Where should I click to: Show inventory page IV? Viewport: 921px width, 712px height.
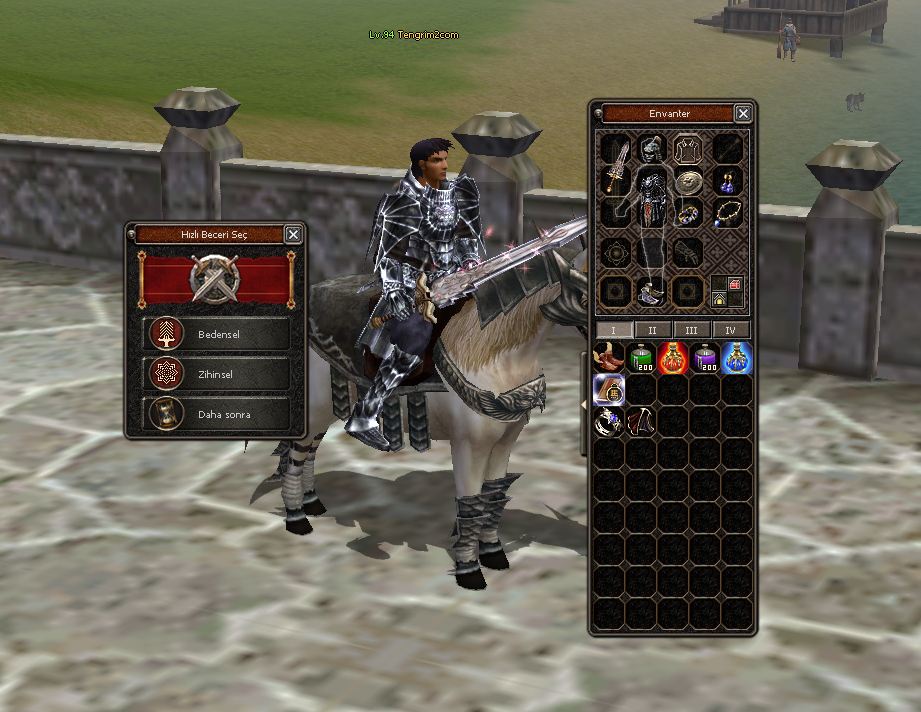(x=731, y=330)
